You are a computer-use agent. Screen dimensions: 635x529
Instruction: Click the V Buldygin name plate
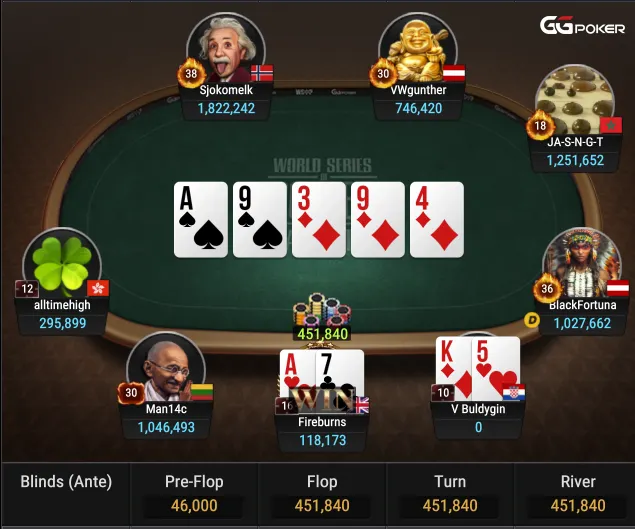(478, 418)
